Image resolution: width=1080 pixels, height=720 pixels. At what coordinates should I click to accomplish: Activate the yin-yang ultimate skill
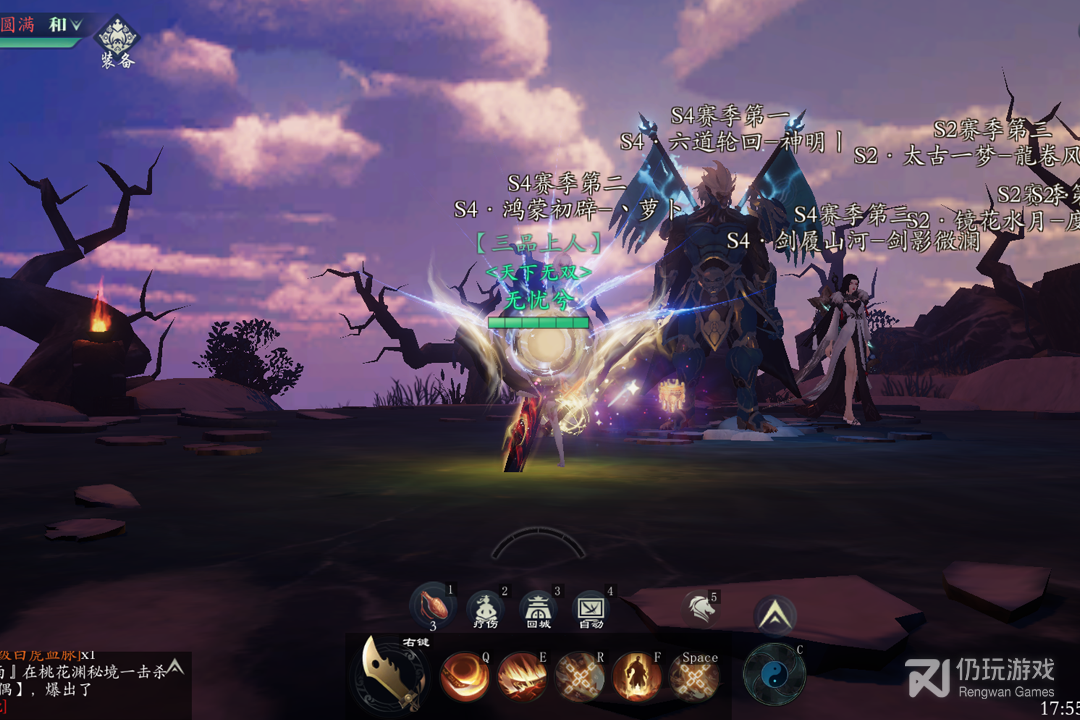pos(774,675)
